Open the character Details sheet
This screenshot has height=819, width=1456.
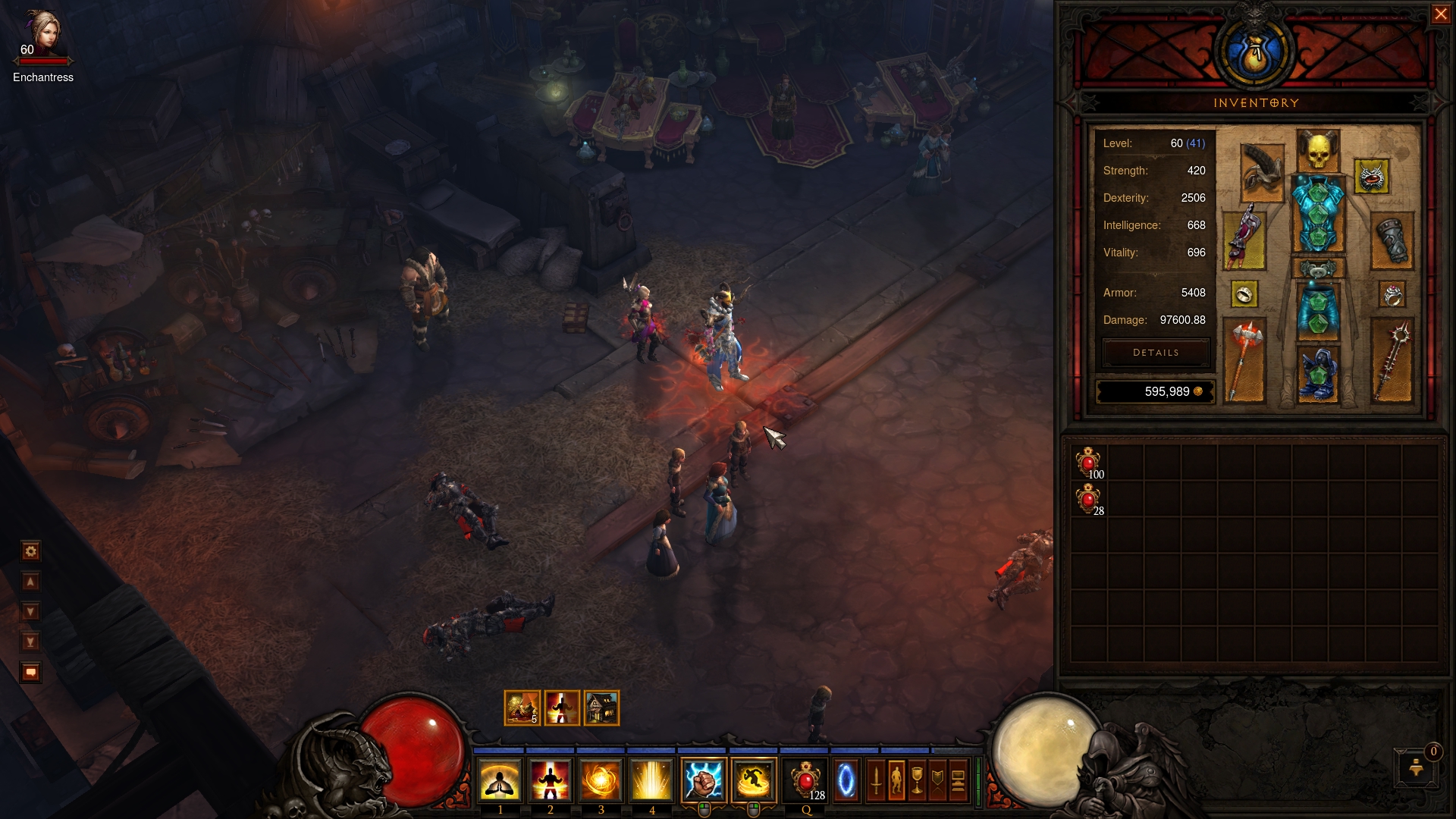click(x=1156, y=353)
